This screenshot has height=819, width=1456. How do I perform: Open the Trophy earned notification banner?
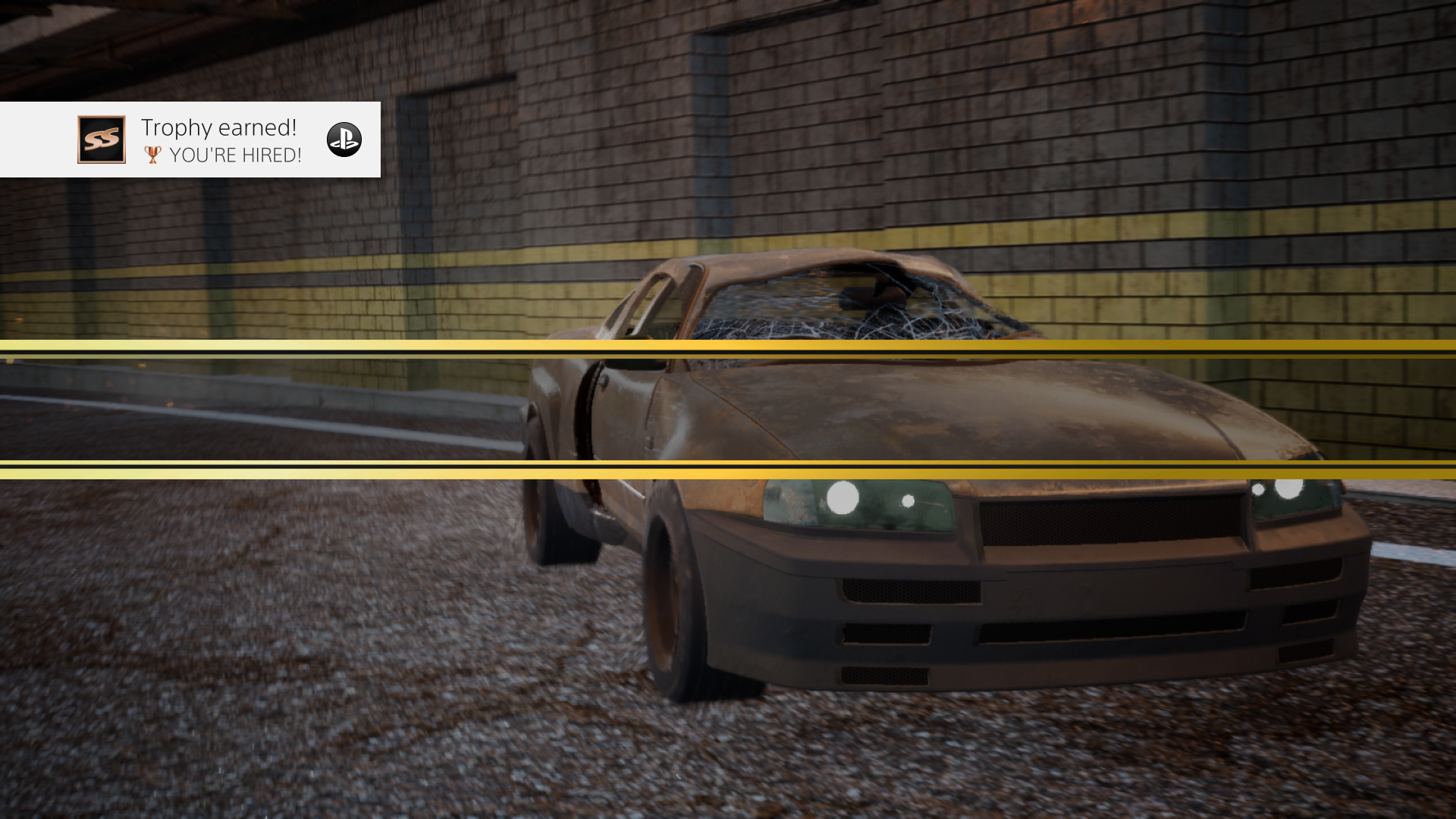[190, 140]
